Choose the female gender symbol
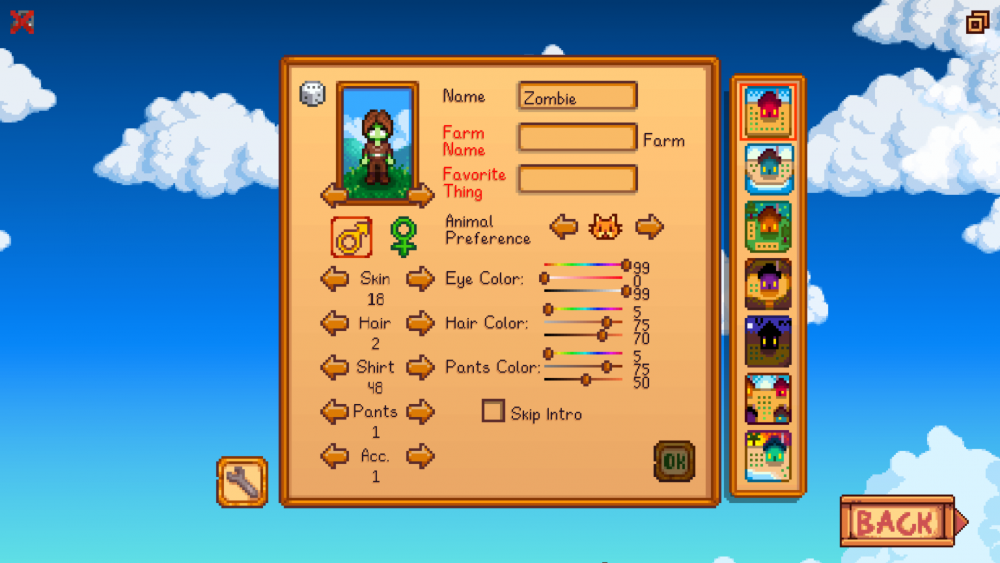This screenshot has height=563, width=1000. click(403, 237)
